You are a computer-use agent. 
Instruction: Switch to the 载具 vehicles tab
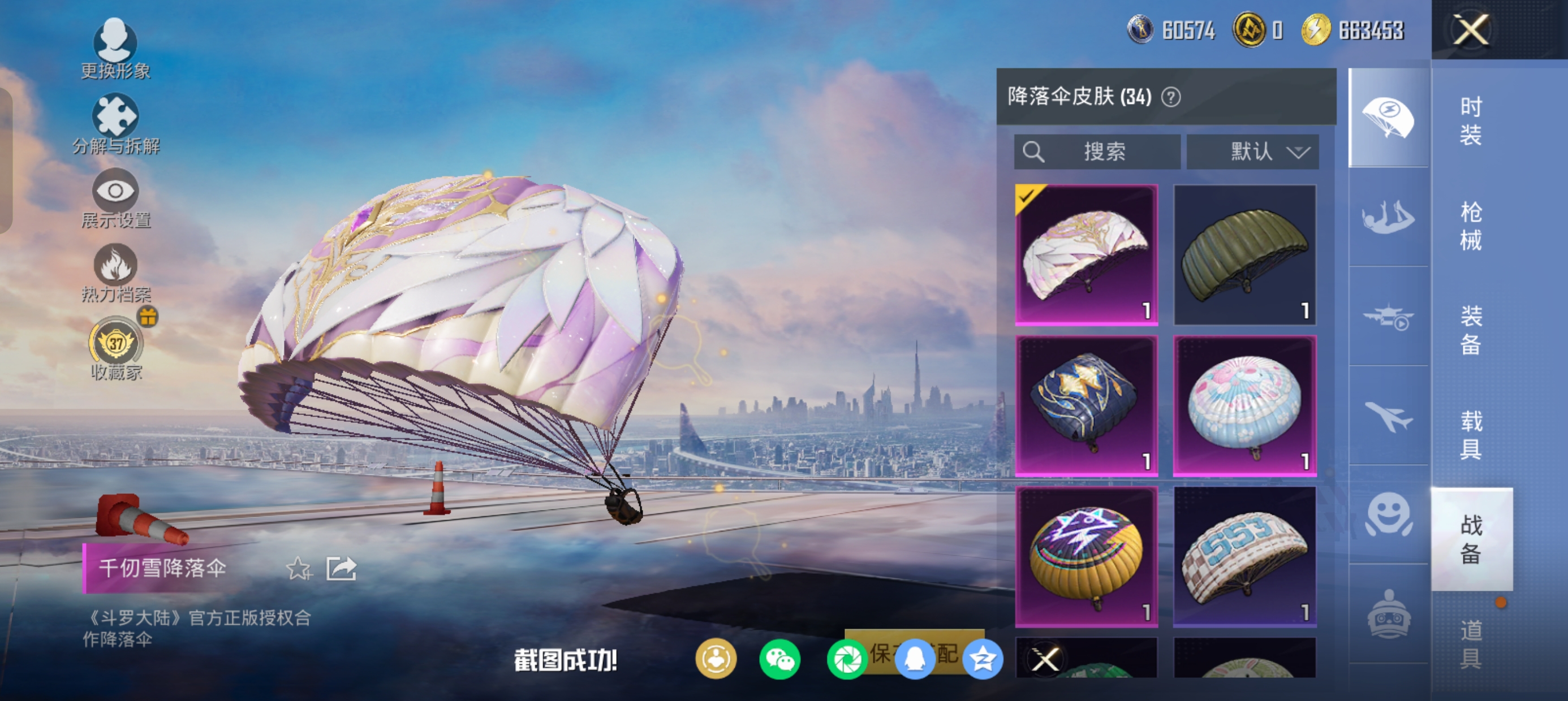click(1471, 435)
